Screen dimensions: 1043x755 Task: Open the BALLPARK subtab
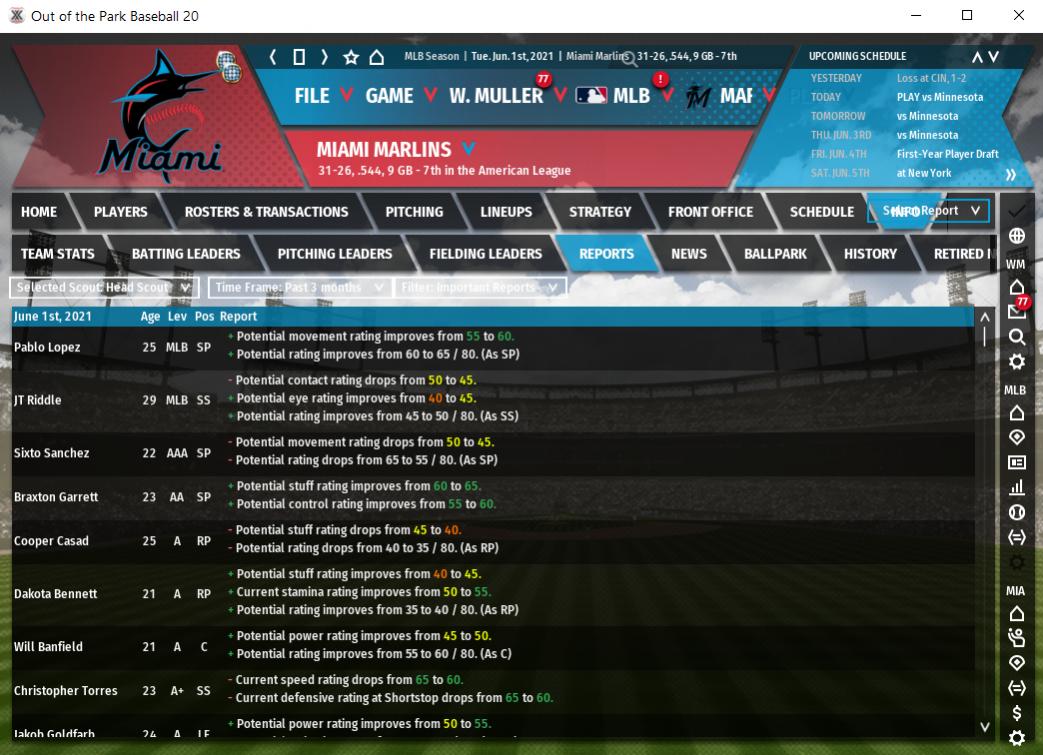pyautogui.click(x=775, y=254)
